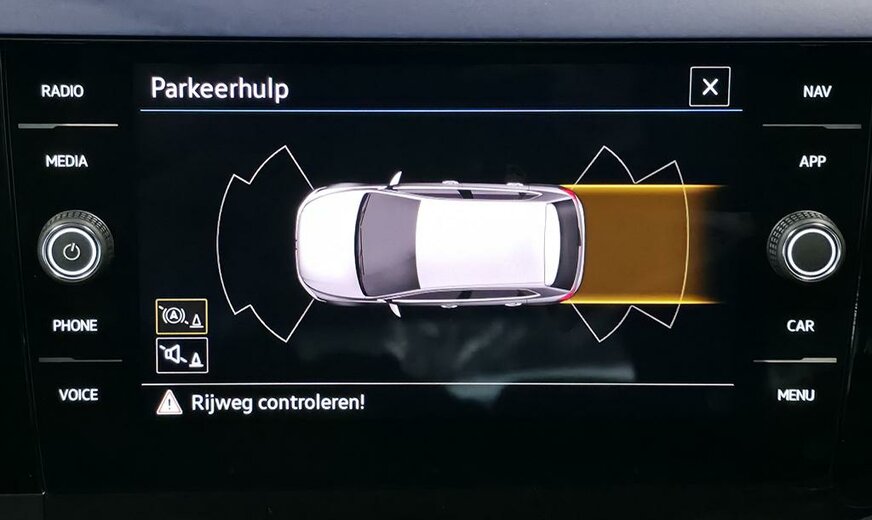Open the APP menu
This screenshot has width=872, height=520.
point(812,161)
